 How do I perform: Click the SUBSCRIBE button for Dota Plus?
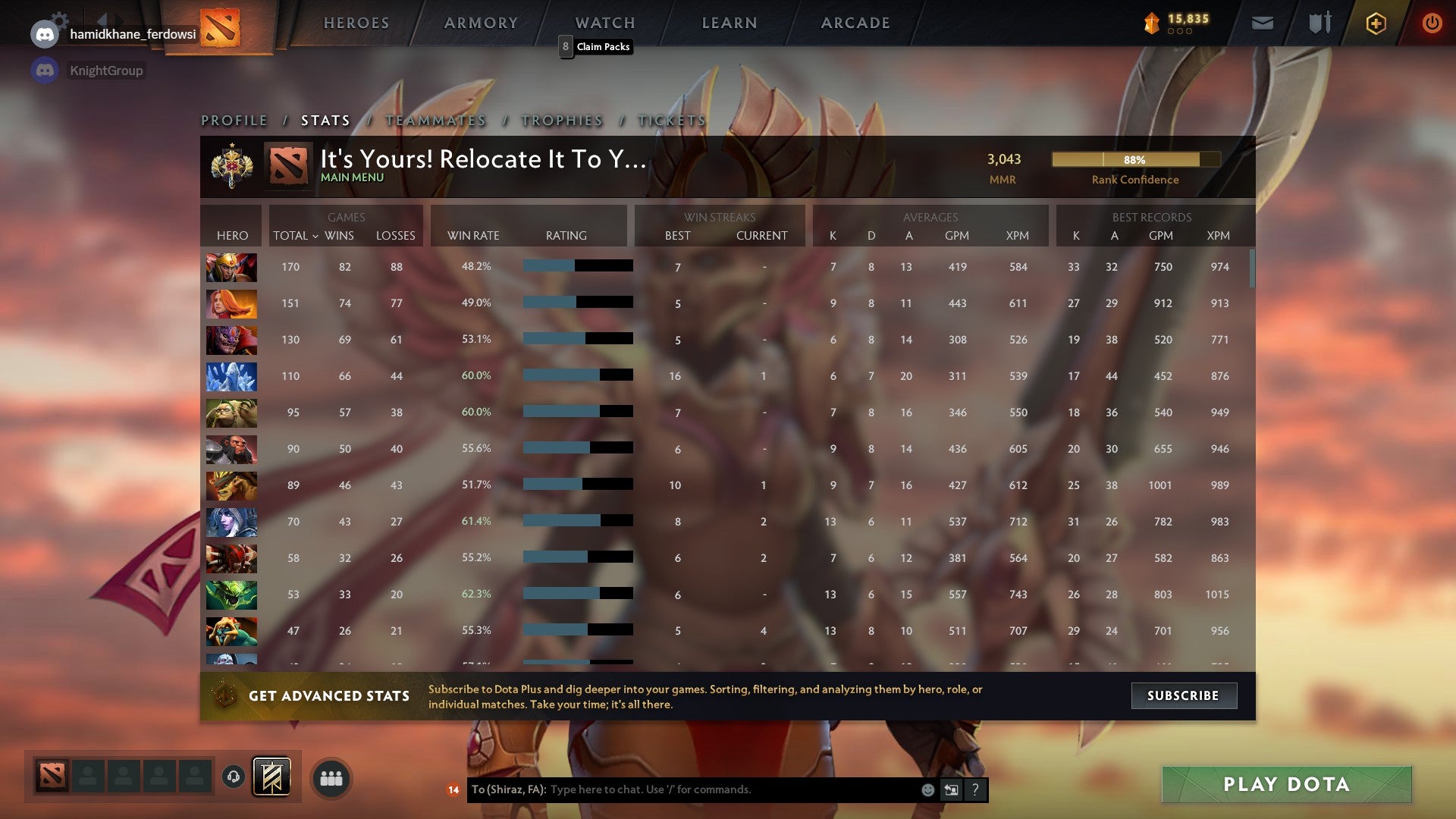[1184, 695]
